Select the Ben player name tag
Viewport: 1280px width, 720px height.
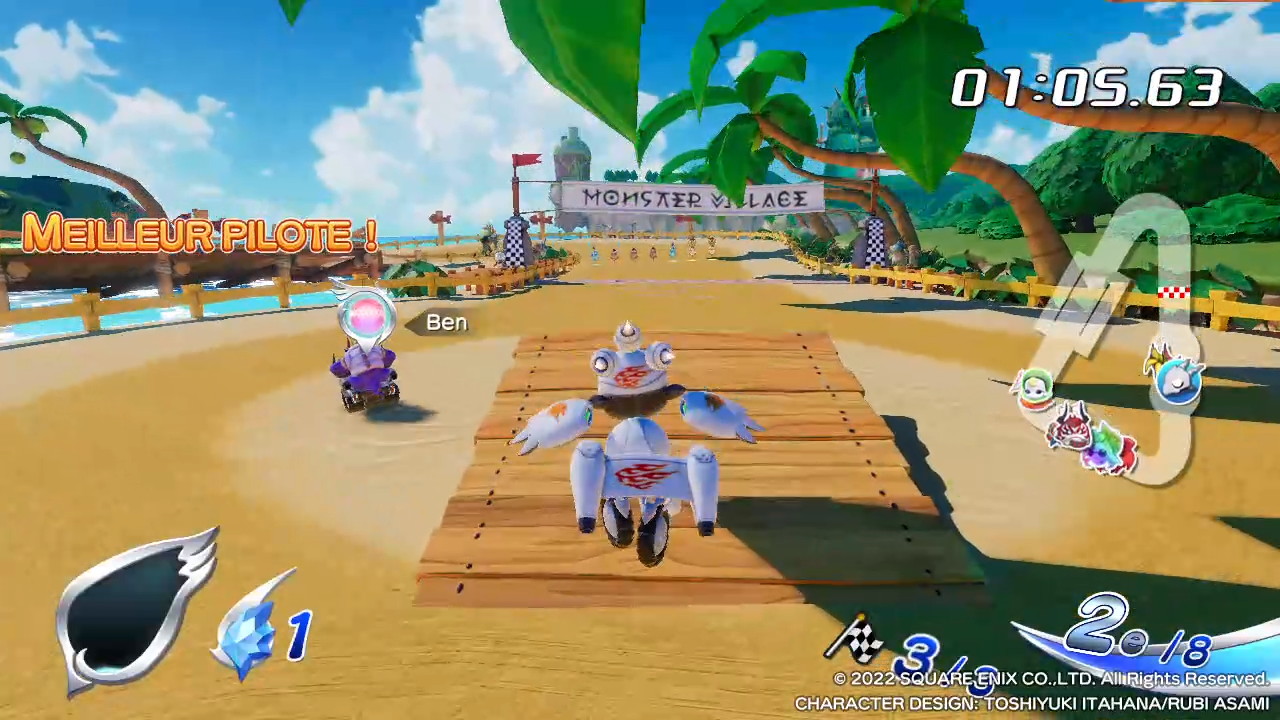pyautogui.click(x=446, y=322)
